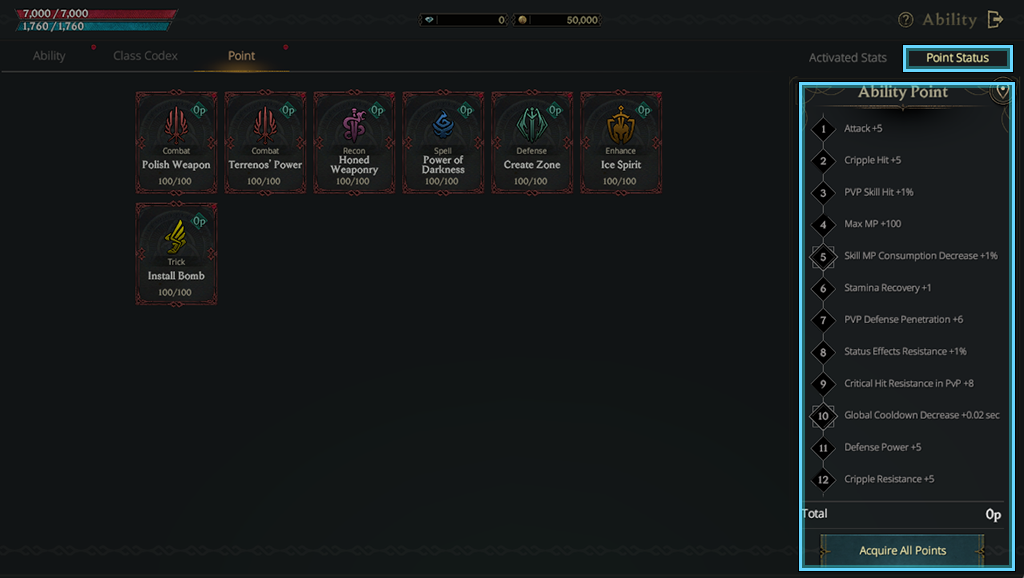Select the Power of Darkness spell card
Screen dimensions: 1024x578
coord(443,143)
